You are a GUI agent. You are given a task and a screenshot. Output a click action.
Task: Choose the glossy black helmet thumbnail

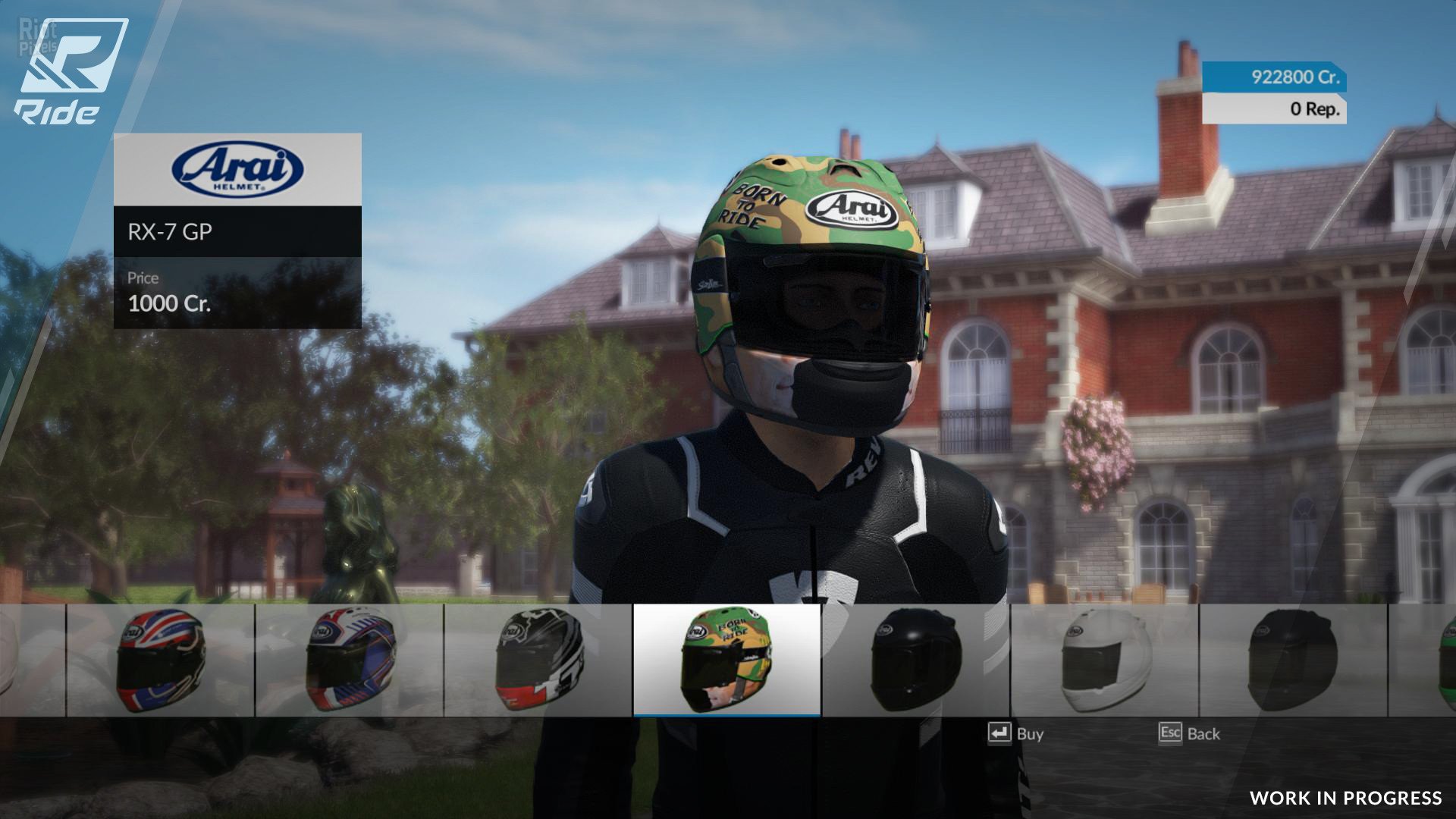point(915,660)
